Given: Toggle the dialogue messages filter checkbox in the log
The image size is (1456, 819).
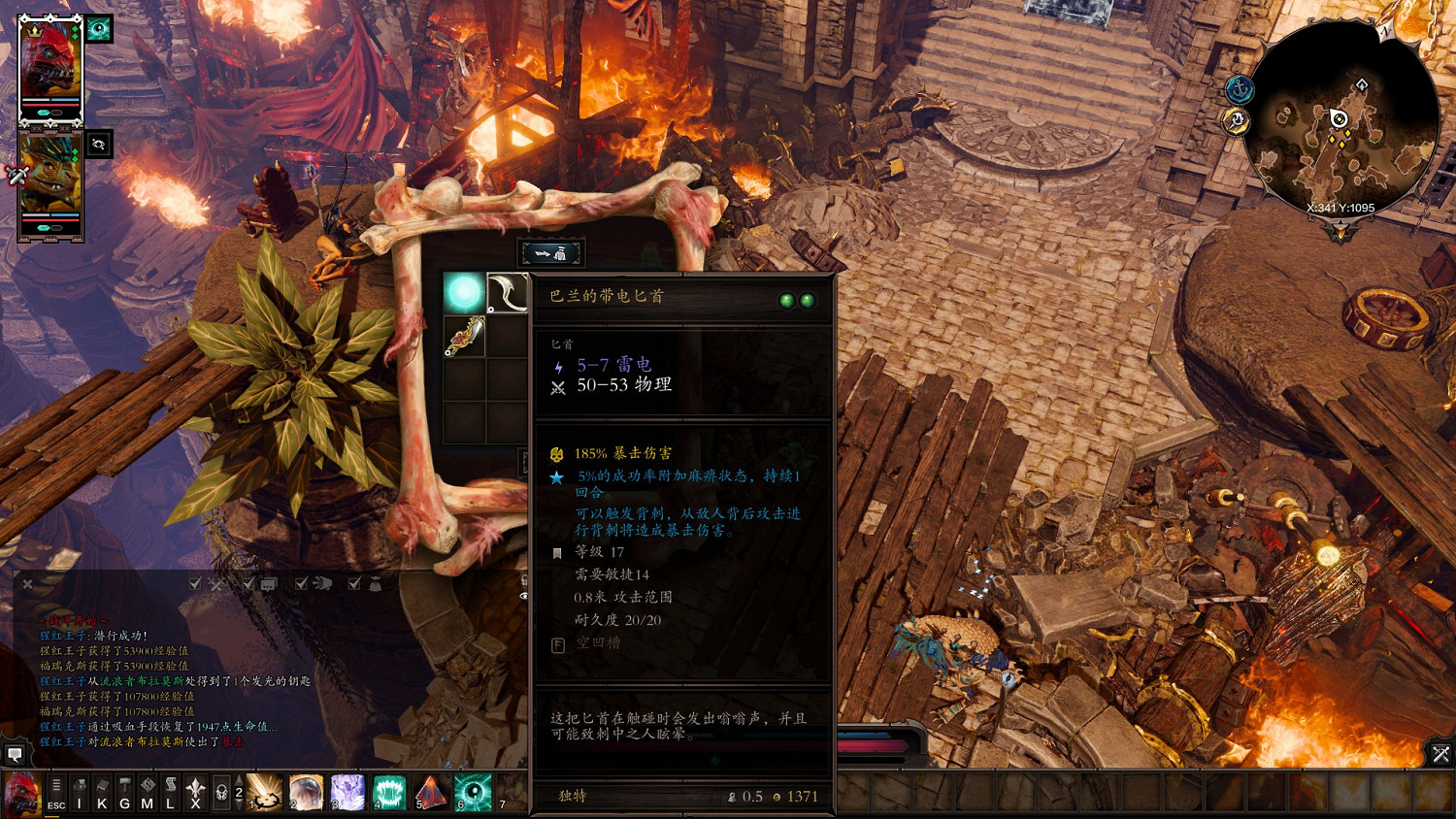Looking at the screenshot, I should [248, 584].
